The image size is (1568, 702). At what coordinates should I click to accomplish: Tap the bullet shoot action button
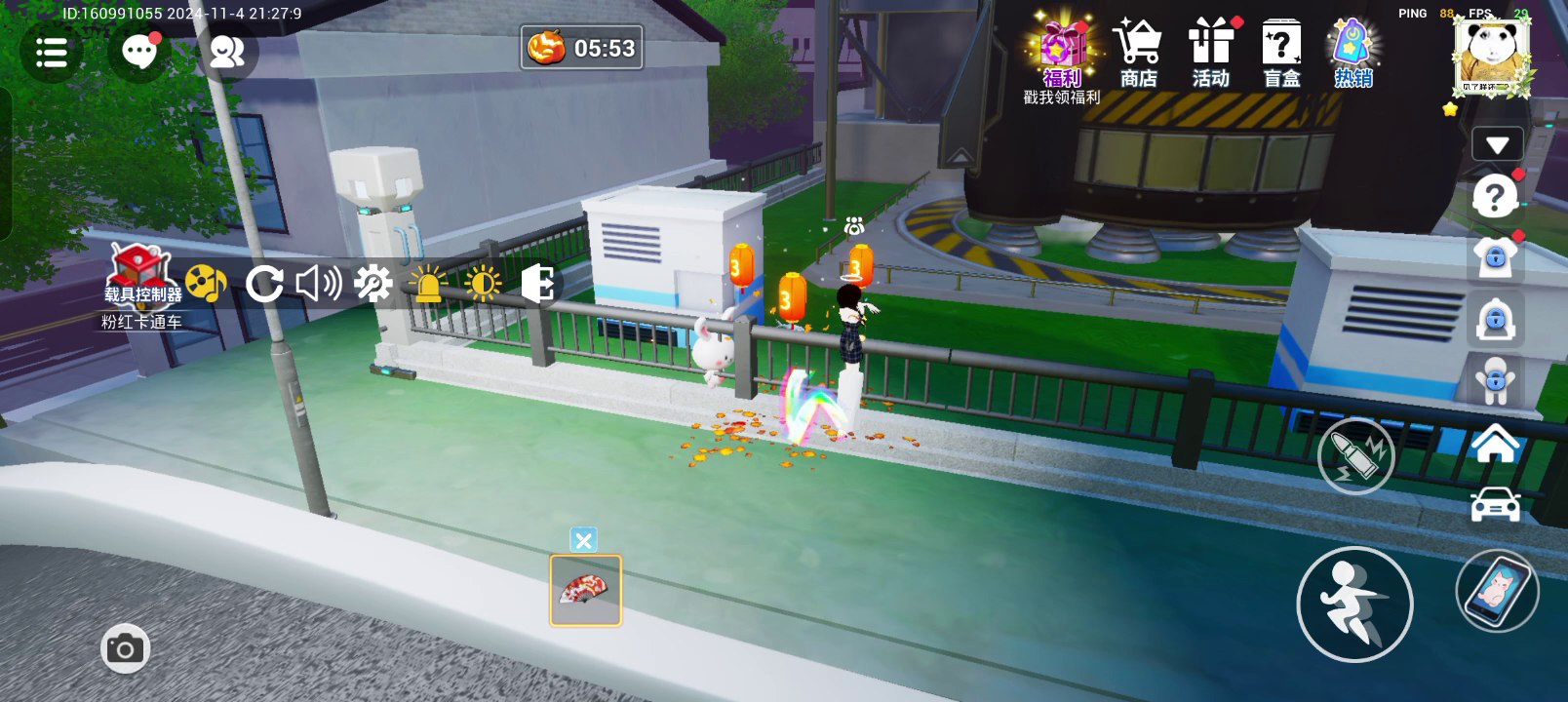[1355, 455]
